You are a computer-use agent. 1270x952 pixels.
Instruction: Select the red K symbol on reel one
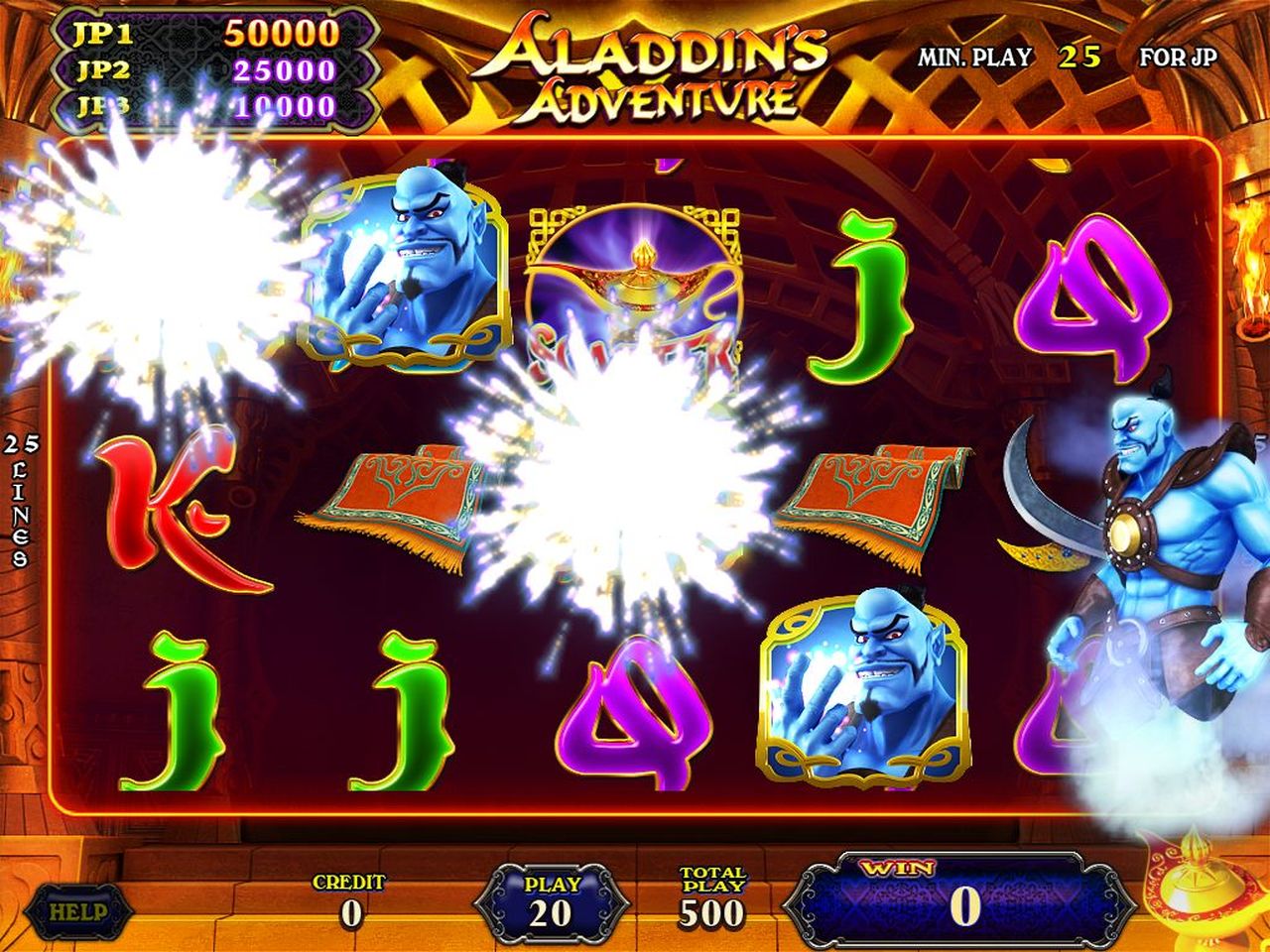coord(169,506)
